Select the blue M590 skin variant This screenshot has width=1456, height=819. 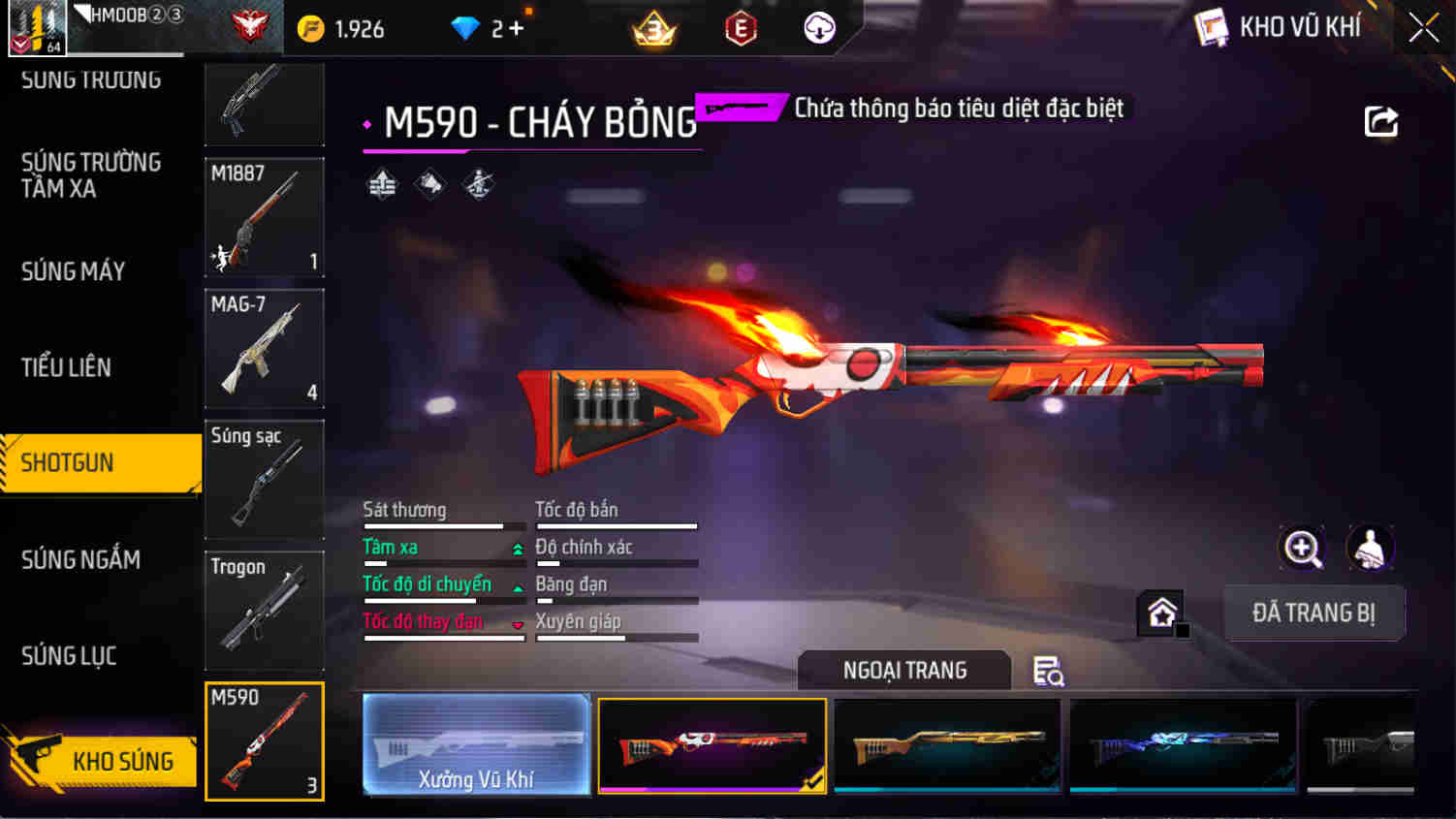(x=1183, y=744)
